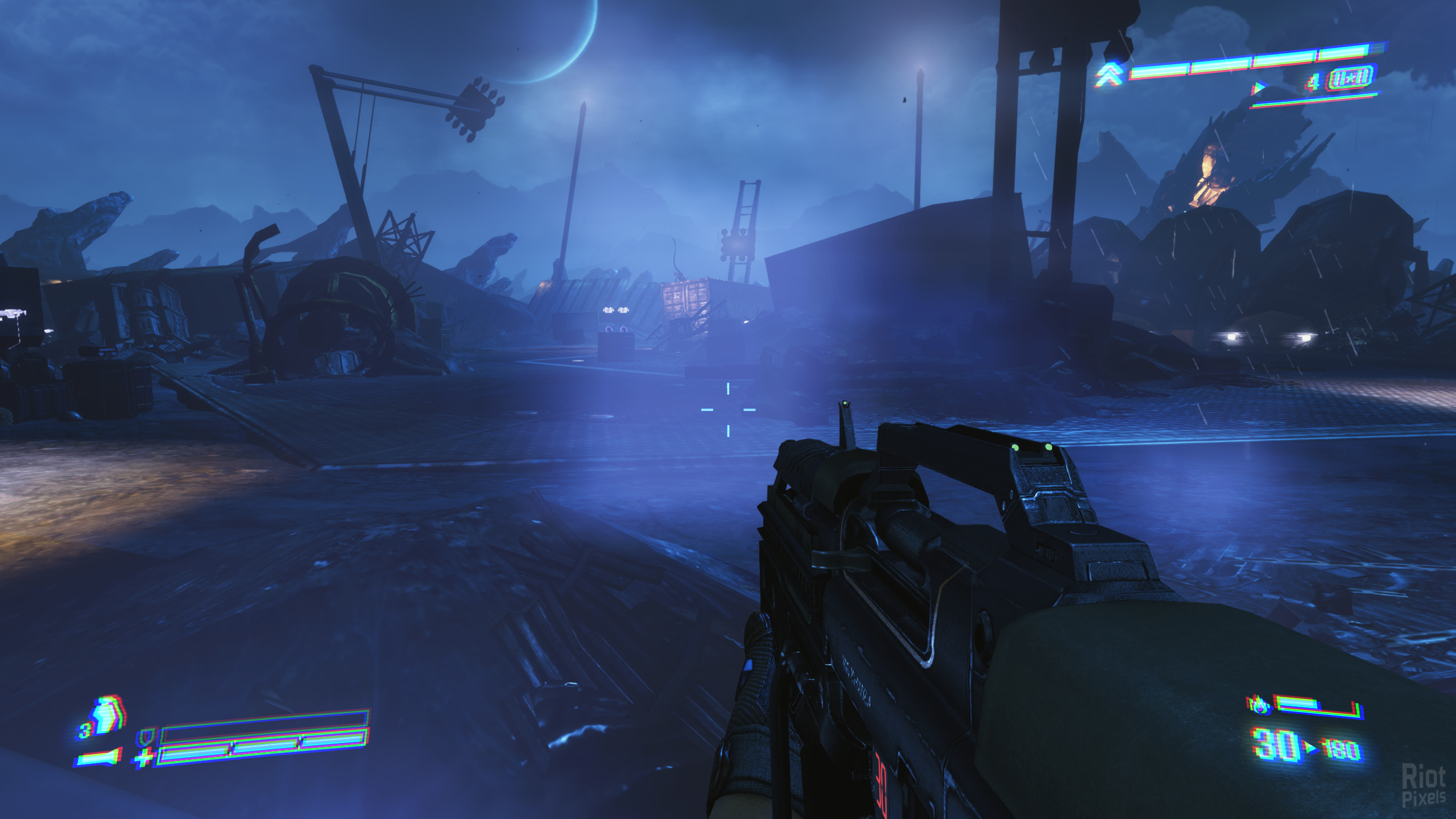Click the dog tag collectible icon
Screen dimensions: 1456x819
1350,80
